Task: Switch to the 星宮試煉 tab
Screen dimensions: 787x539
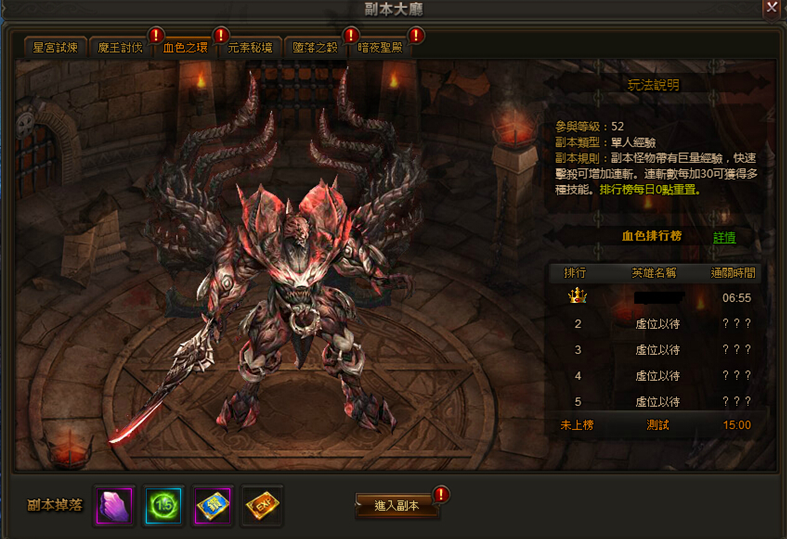Action: tap(56, 47)
